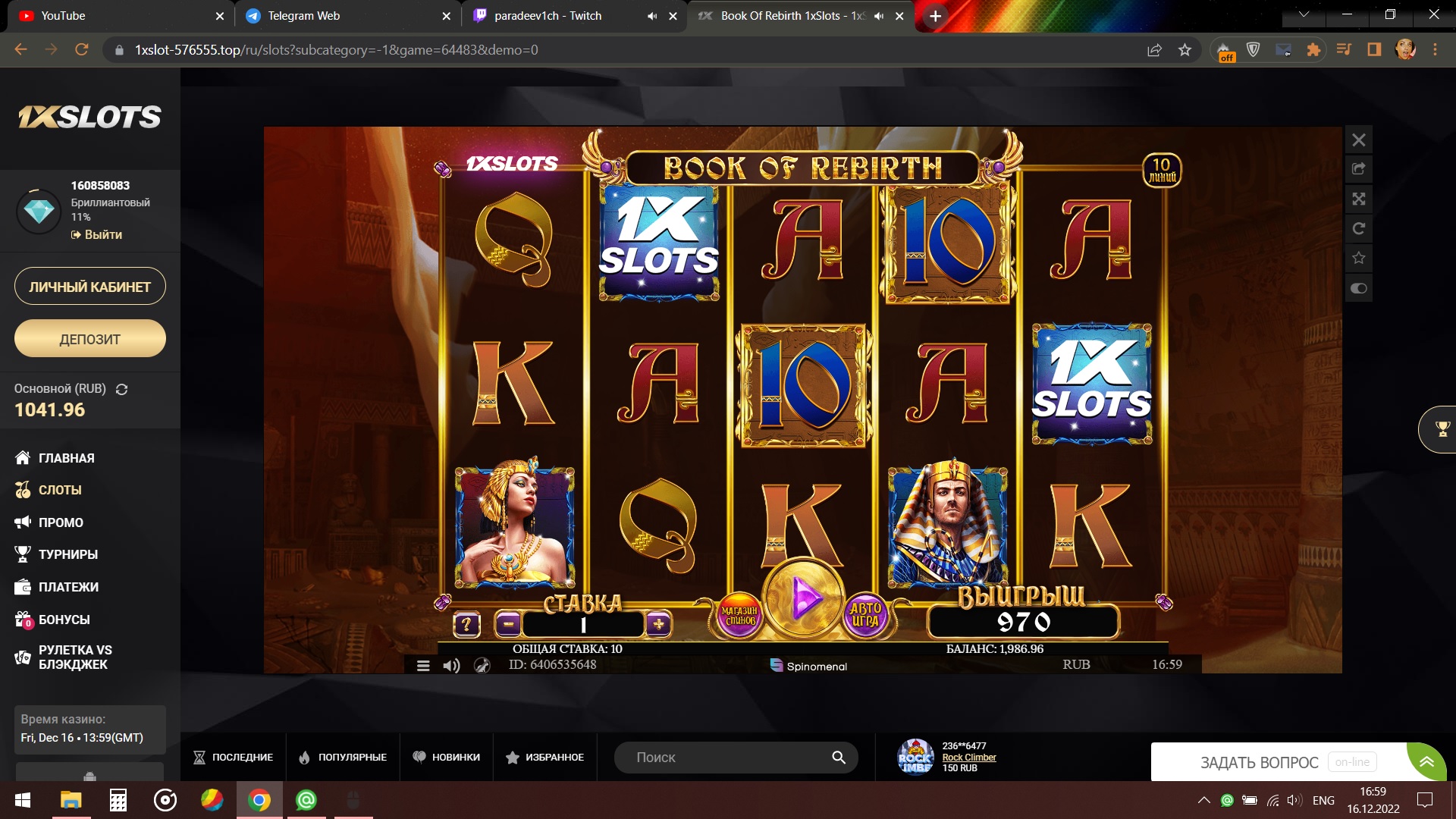
Task: Click the Поиск game search field
Action: [728, 757]
